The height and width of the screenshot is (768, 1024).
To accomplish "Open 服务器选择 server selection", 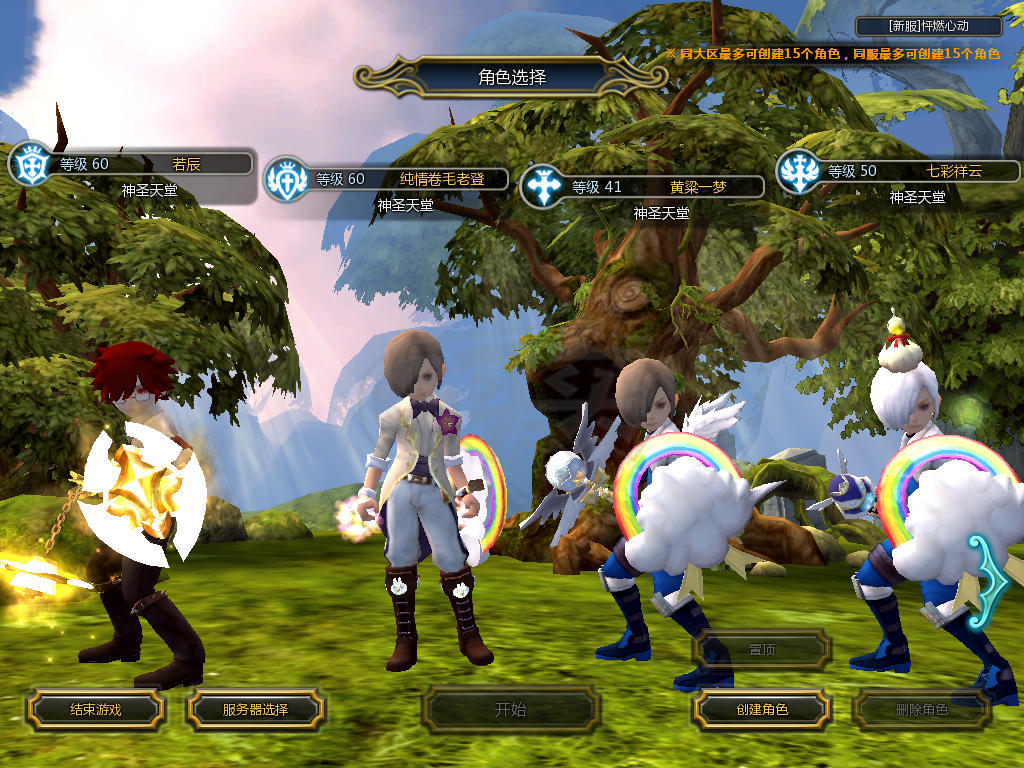I will click(x=255, y=710).
